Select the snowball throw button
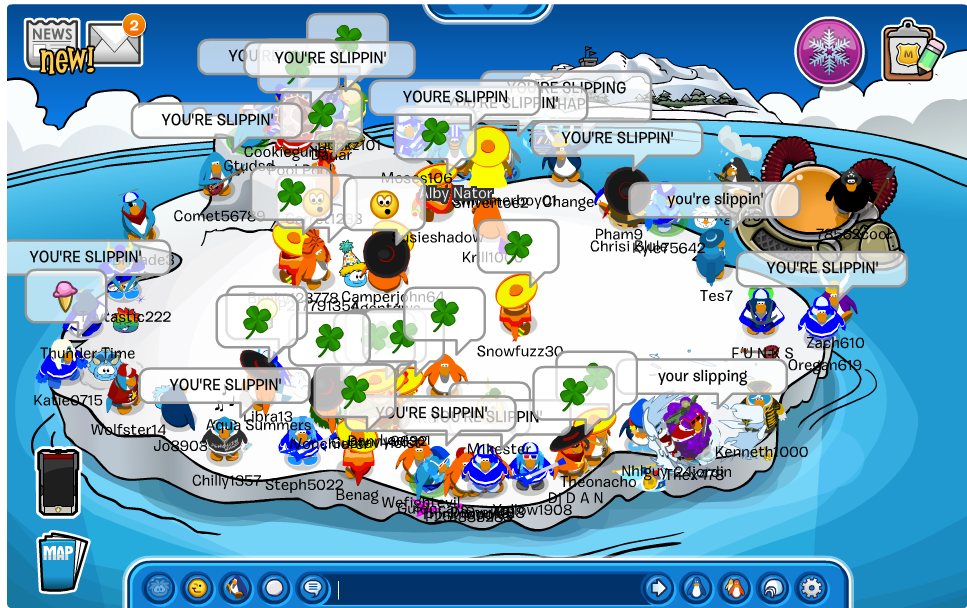Screen dimensions: 967x608 (274, 587)
